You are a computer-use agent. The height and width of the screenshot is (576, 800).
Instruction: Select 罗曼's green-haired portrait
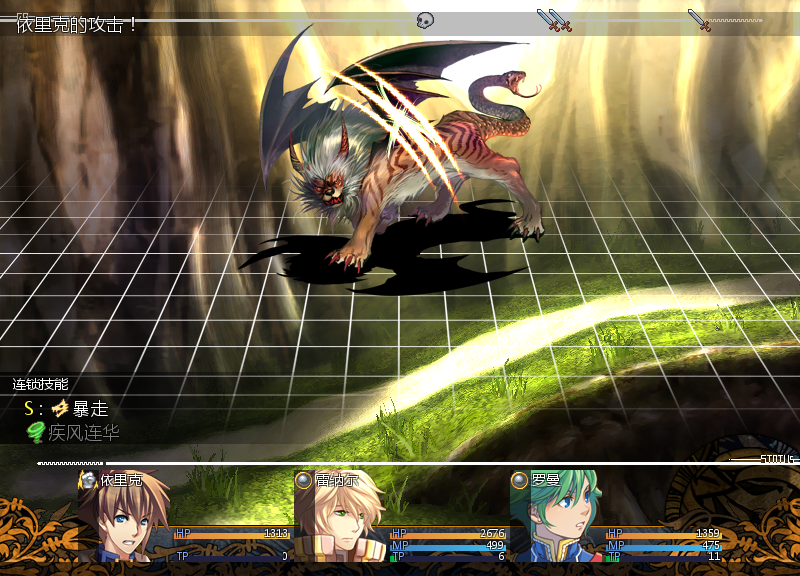coord(556,518)
